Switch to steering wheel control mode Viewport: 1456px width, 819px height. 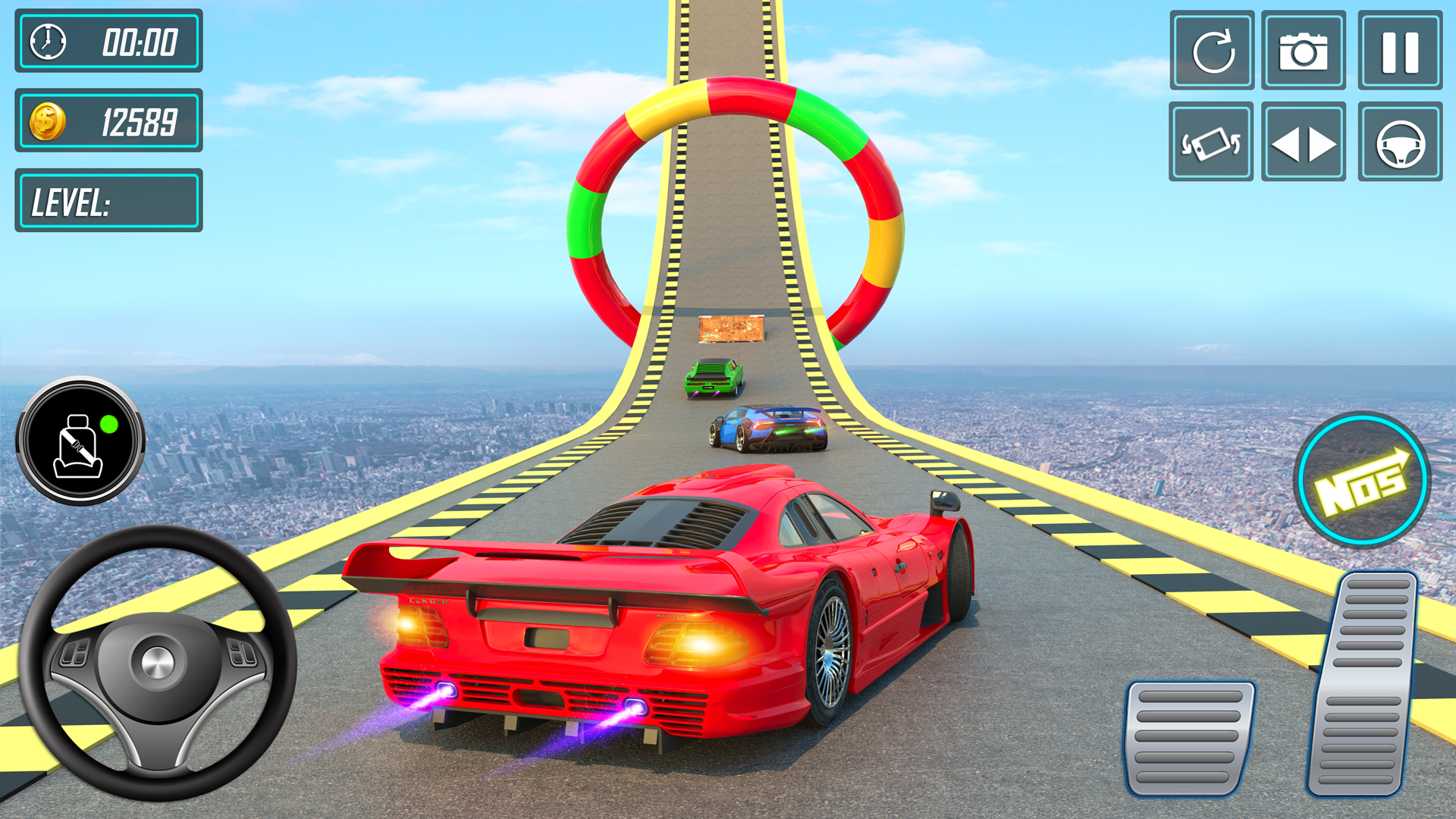coord(1399,143)
